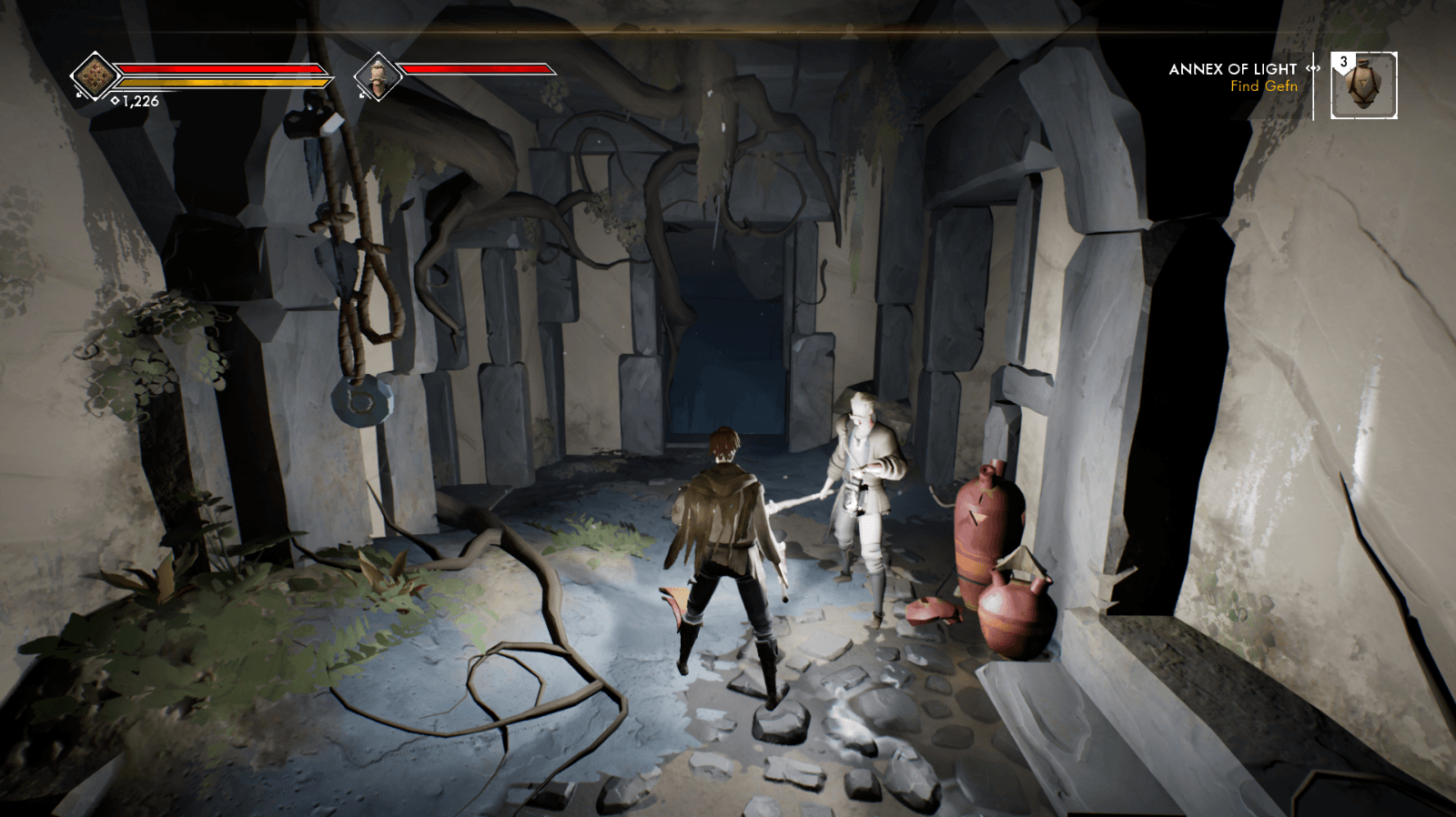Expand the objective text under the quest title

tap(1262, 86)
